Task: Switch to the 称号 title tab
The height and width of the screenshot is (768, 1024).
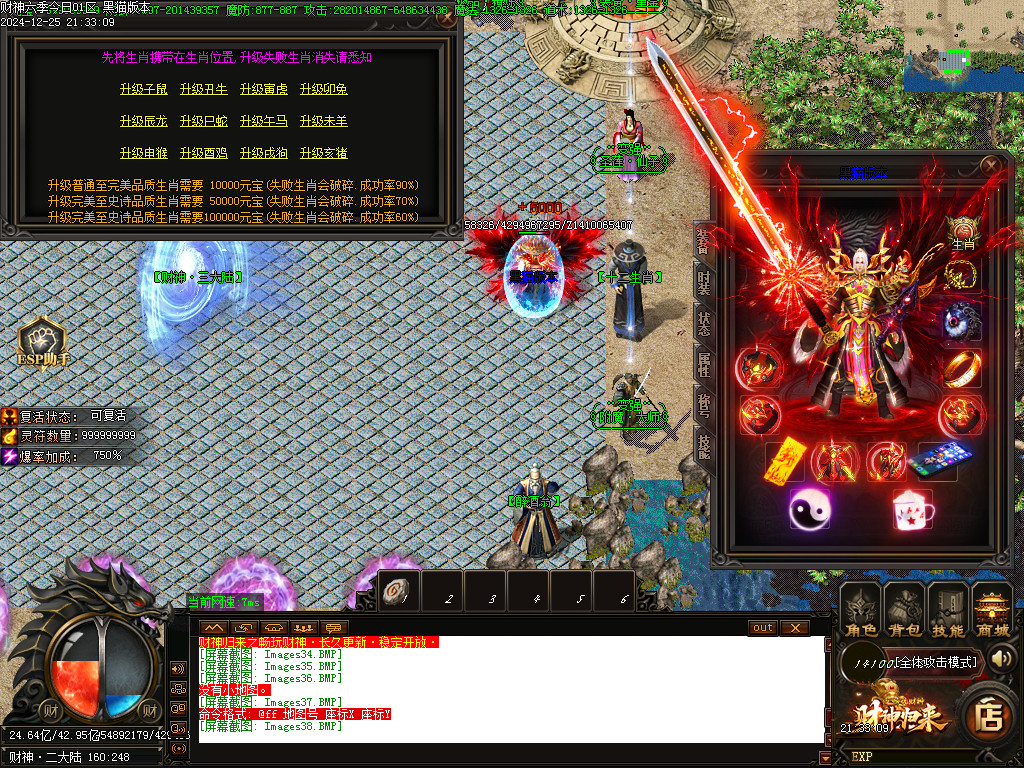Action: [x=703, y=404]
